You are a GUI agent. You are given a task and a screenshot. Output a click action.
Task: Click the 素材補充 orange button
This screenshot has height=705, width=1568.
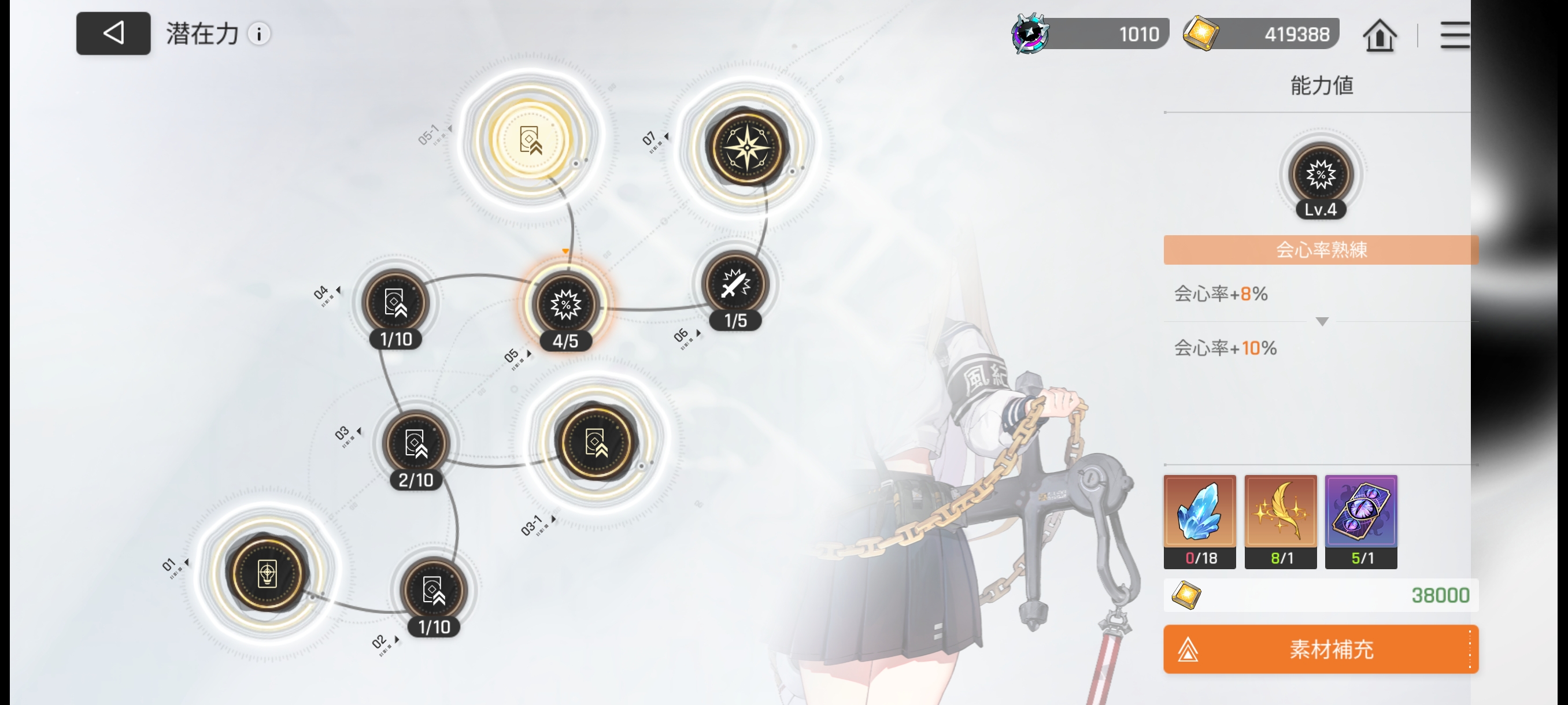(x=1321, y=649)
